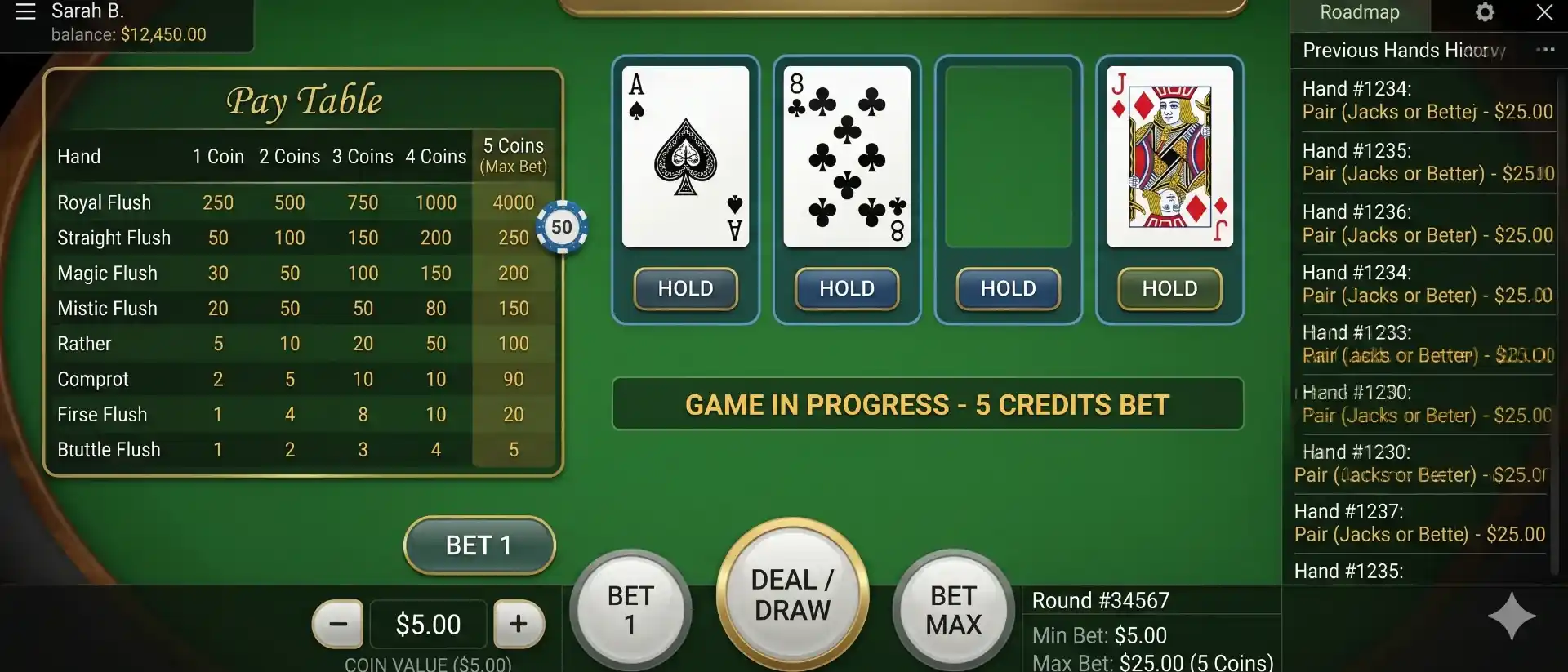Select the Ace of Spades card
Viewport: 1568px width, 672px height.
pyautogui.click(x=685, y=155)
